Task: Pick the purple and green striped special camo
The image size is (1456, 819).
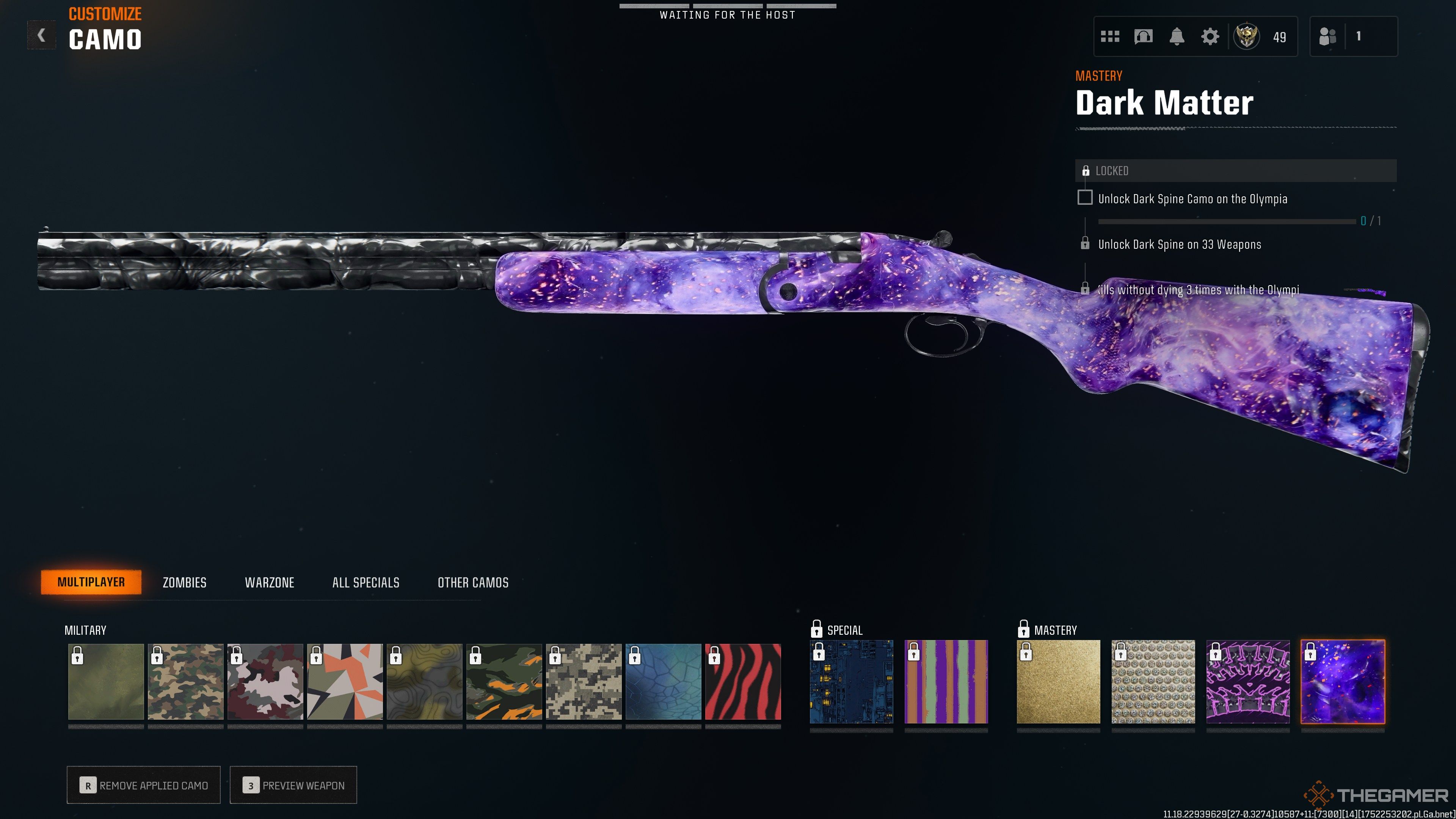Action: click(x=946, y=682)
